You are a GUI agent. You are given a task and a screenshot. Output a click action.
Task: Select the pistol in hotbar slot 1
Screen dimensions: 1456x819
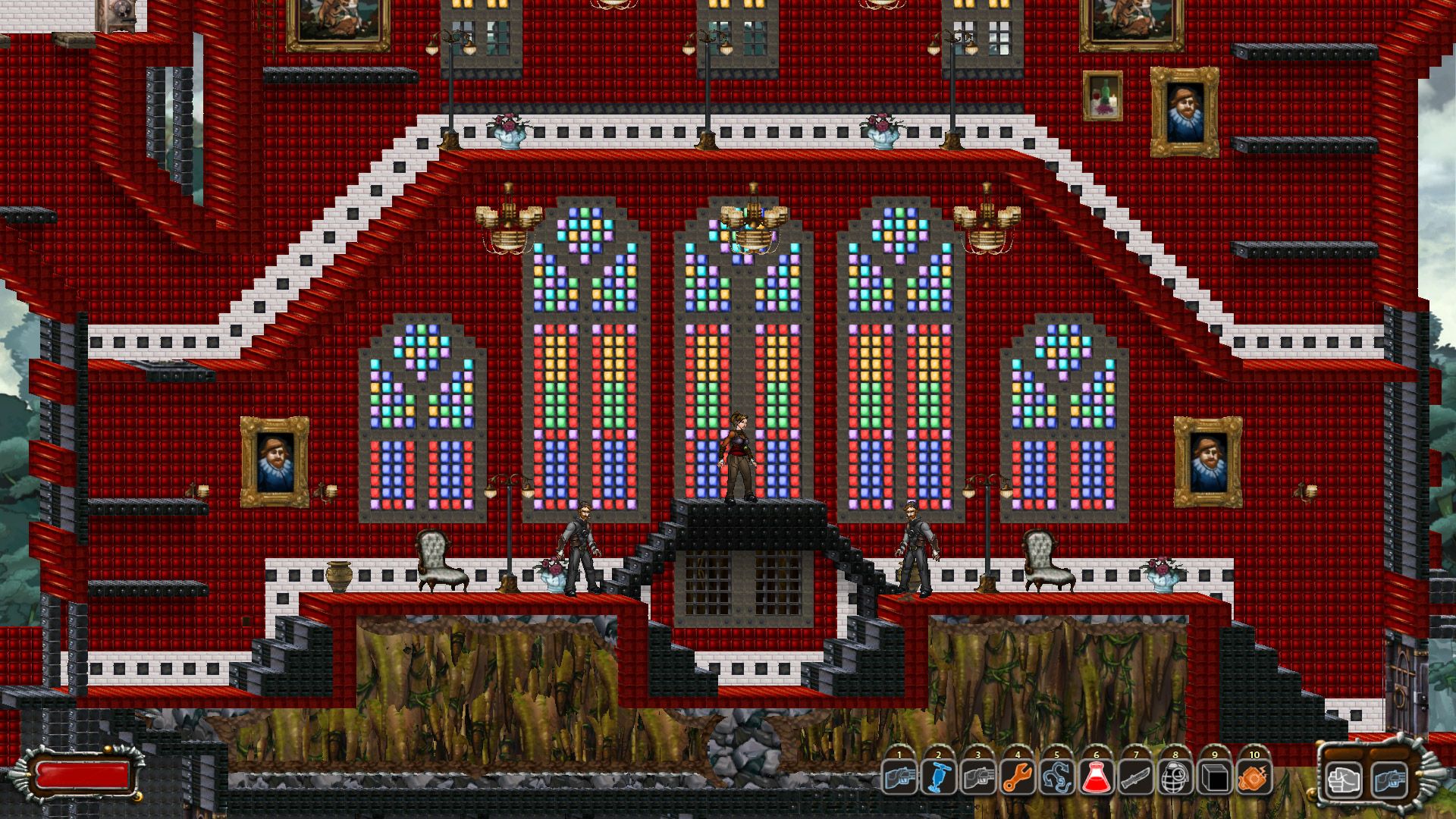(899, 777)
